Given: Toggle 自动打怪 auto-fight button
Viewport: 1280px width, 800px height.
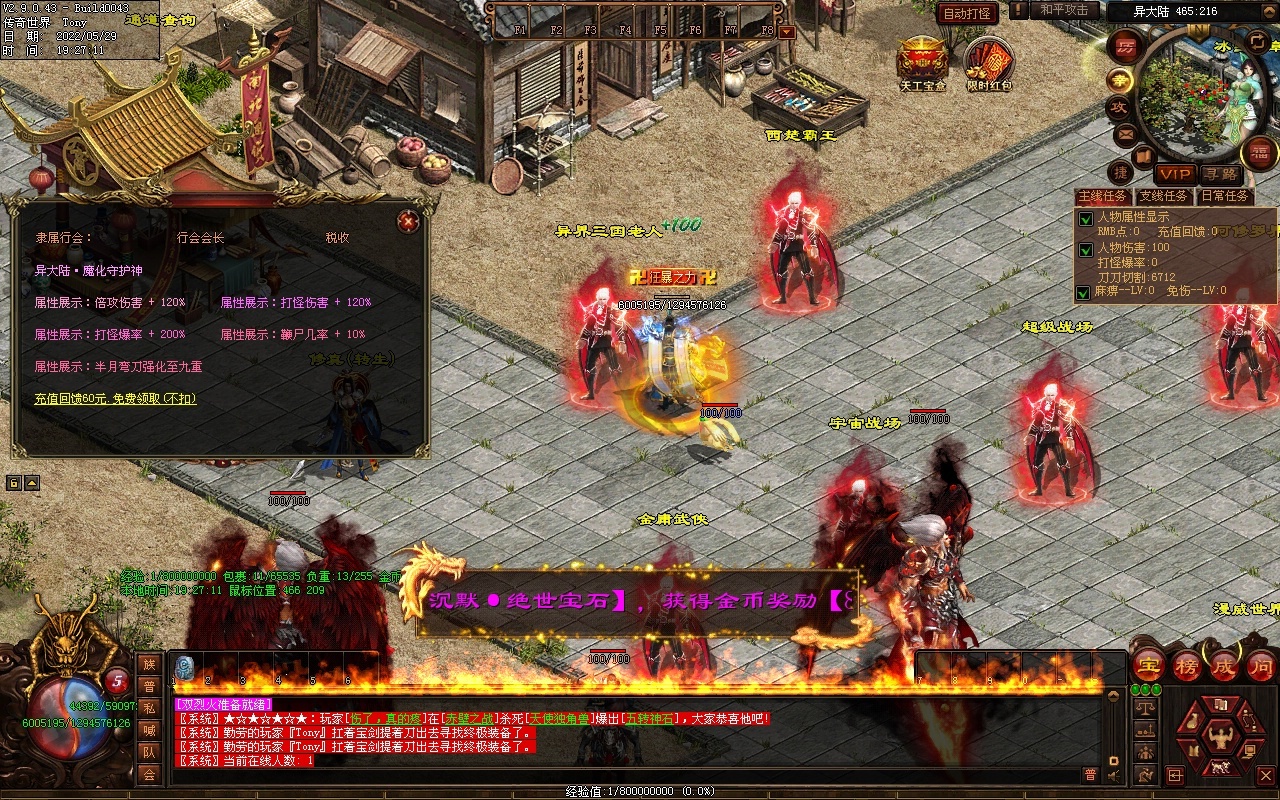Looking at the screenshot, I should pos(968,13).
